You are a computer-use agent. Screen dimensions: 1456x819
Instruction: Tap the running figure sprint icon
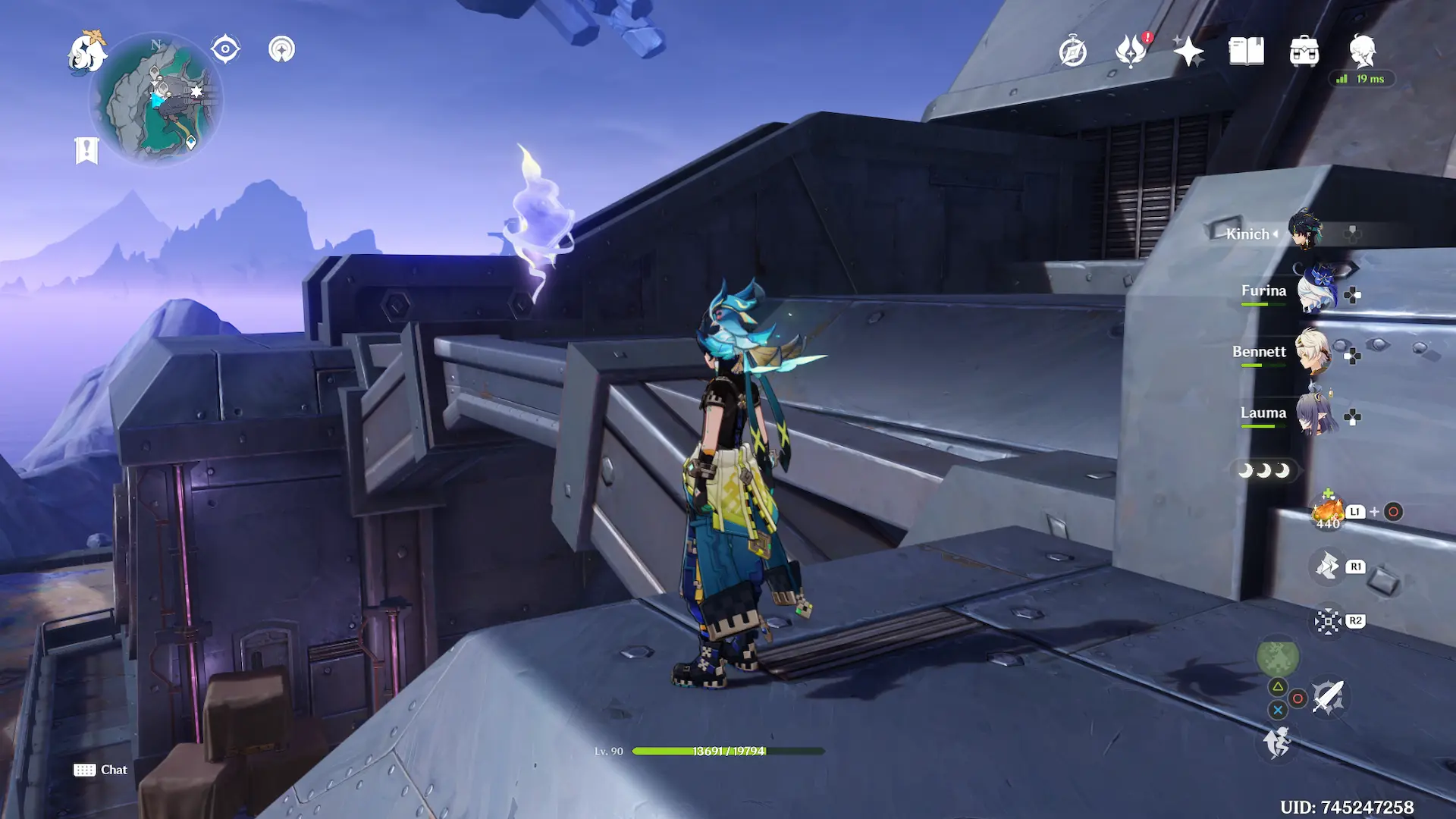[1278, 742]
